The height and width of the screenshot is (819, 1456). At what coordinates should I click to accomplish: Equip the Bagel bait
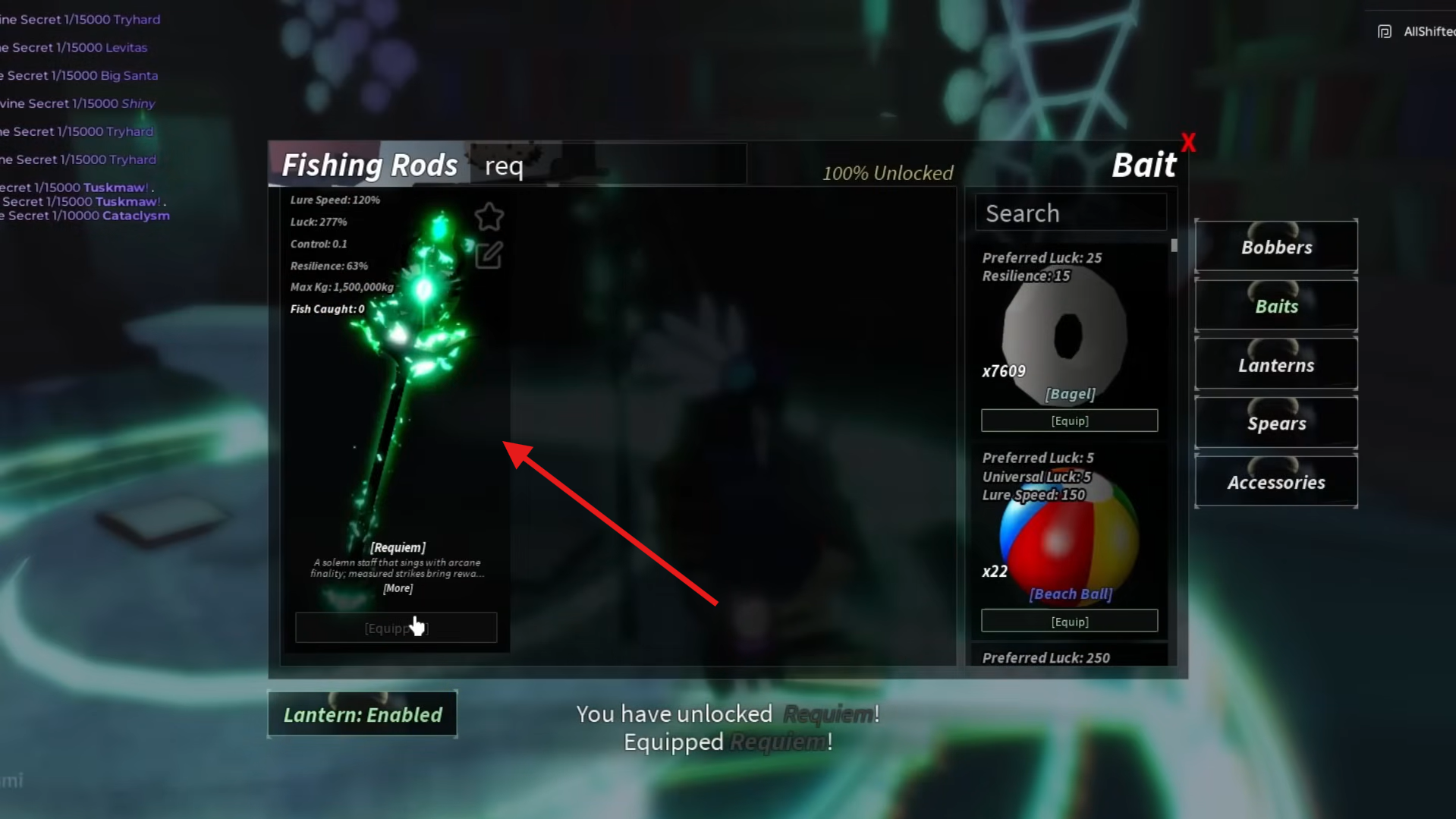click(1069, 420)
